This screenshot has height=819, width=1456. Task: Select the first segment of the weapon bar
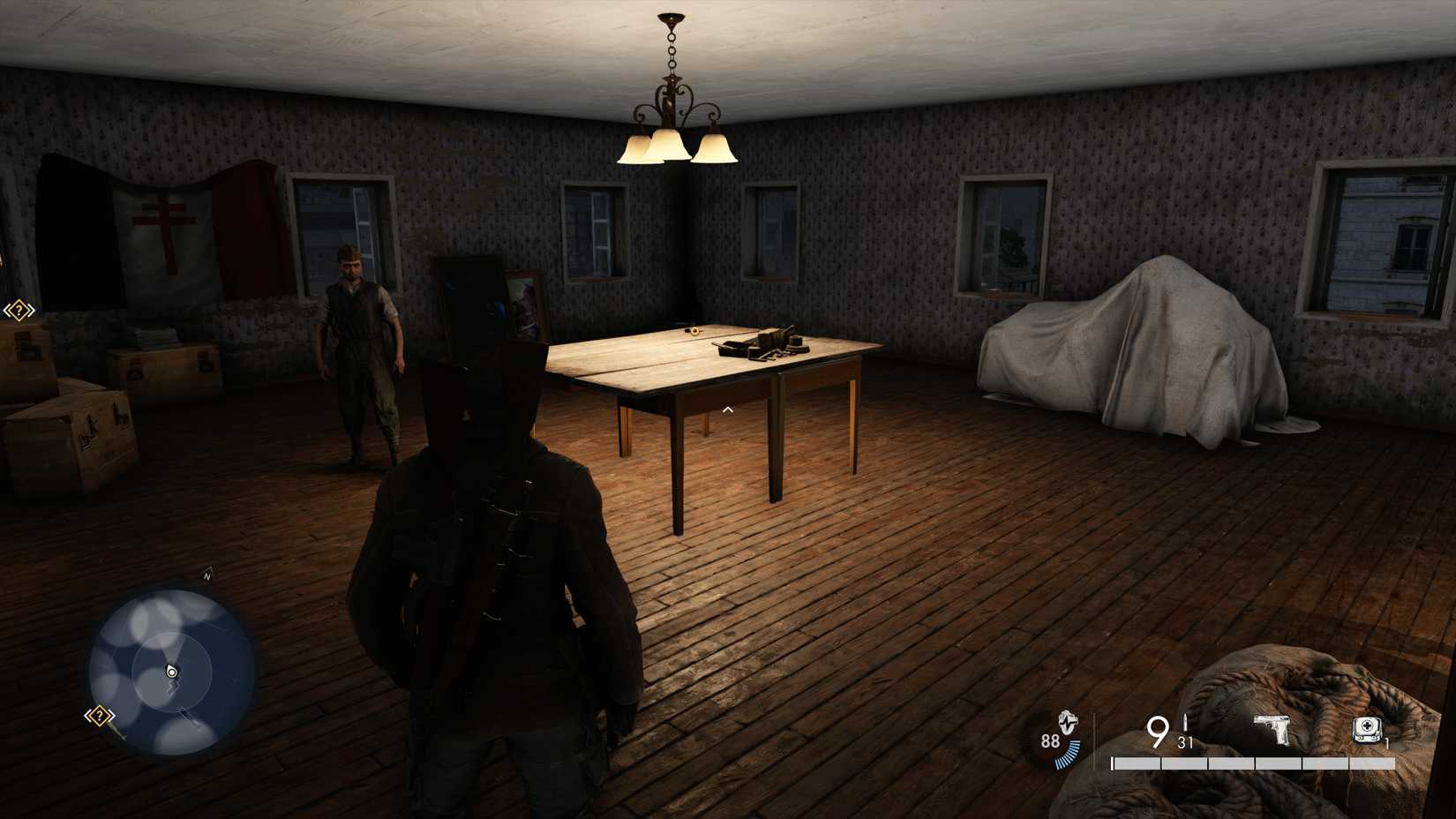(x=1138, y=763)
